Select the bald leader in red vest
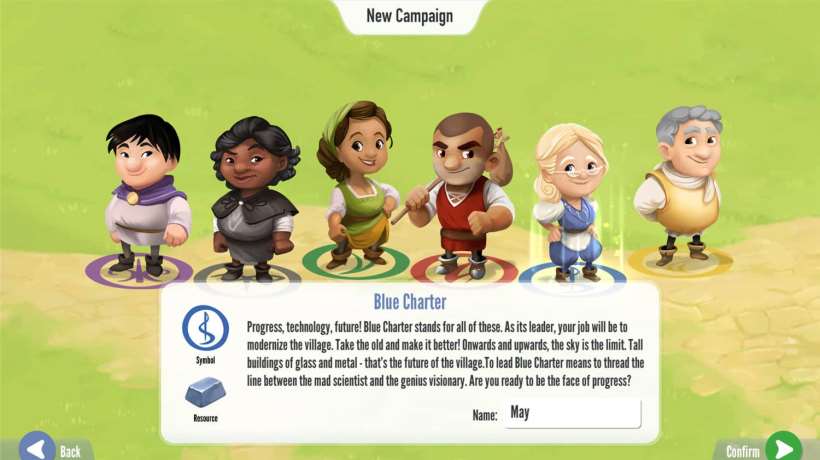820x460 pixels. coord(464,195)
